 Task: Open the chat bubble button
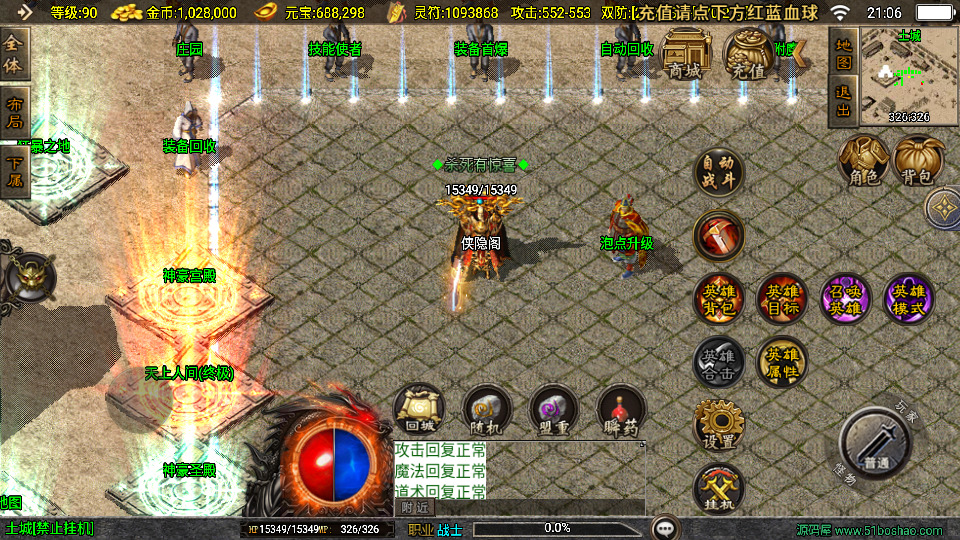[666, 528]
